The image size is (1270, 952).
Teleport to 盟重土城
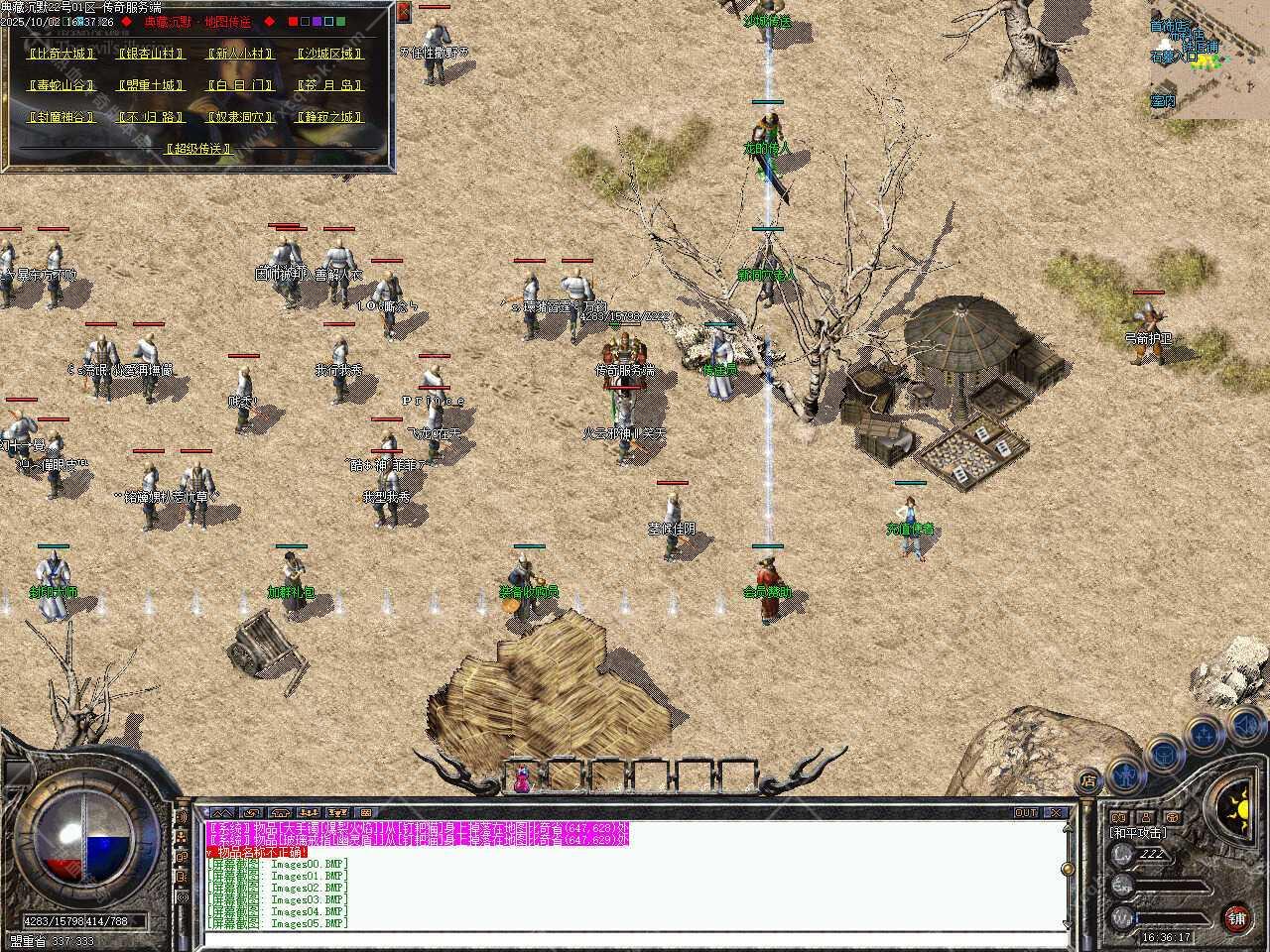click(151, 85)
